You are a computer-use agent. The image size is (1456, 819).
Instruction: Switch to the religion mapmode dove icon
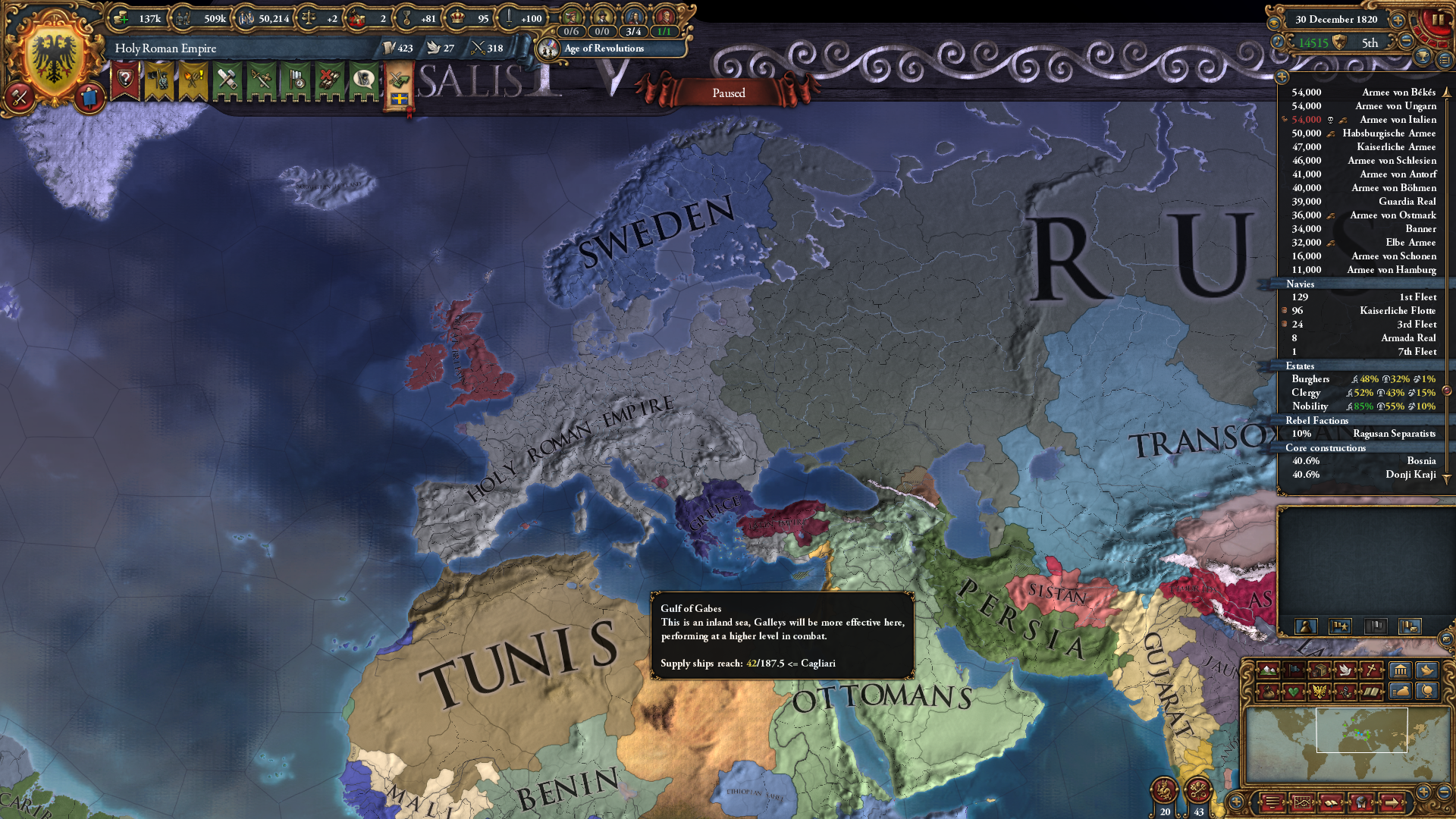pos(1346,670)
